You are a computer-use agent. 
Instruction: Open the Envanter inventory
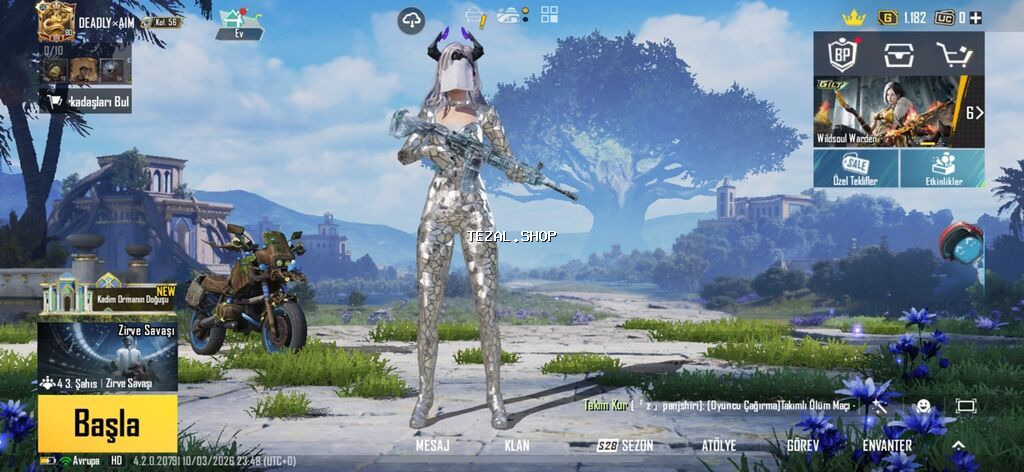(887, 445)
